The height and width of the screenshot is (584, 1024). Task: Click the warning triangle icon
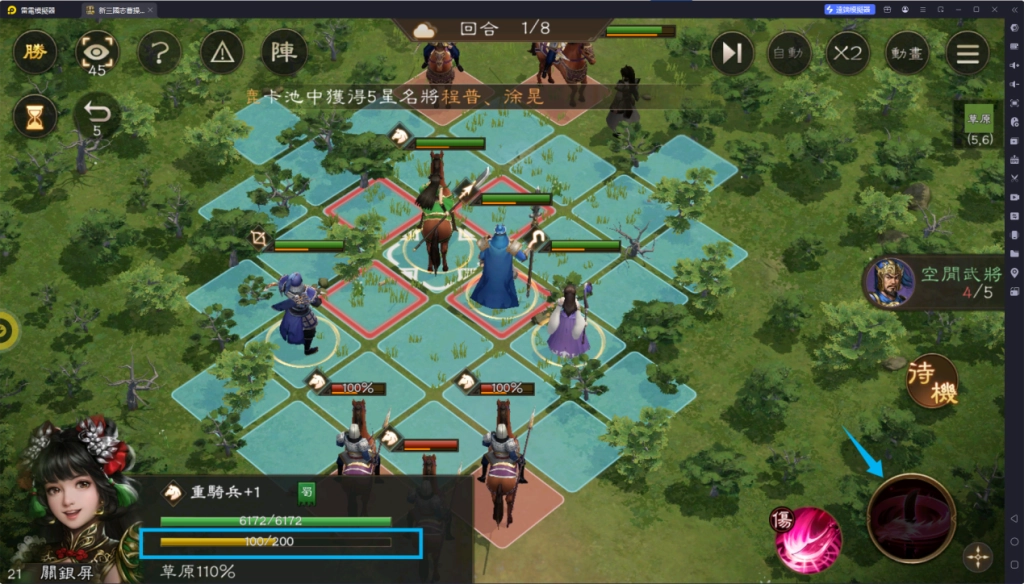point(222,52)
